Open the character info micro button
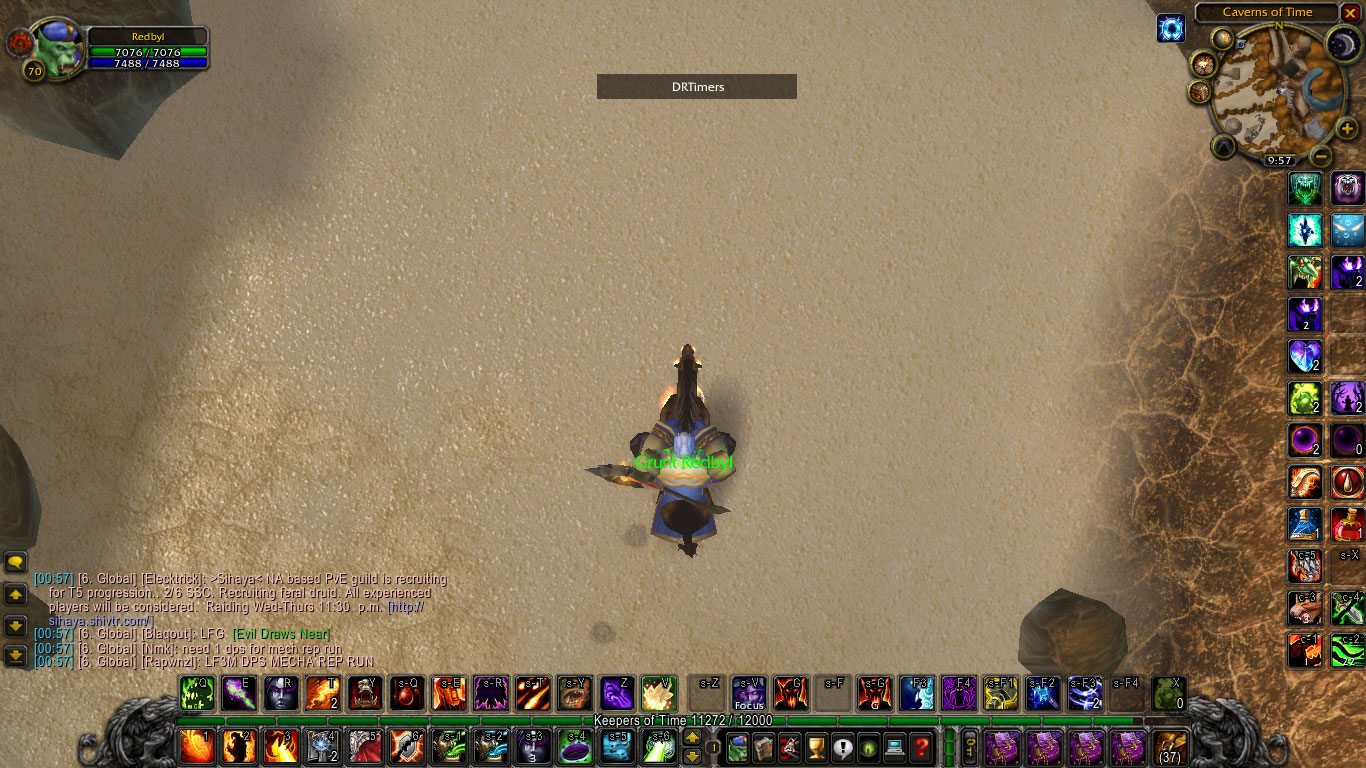 pos(738,747)
